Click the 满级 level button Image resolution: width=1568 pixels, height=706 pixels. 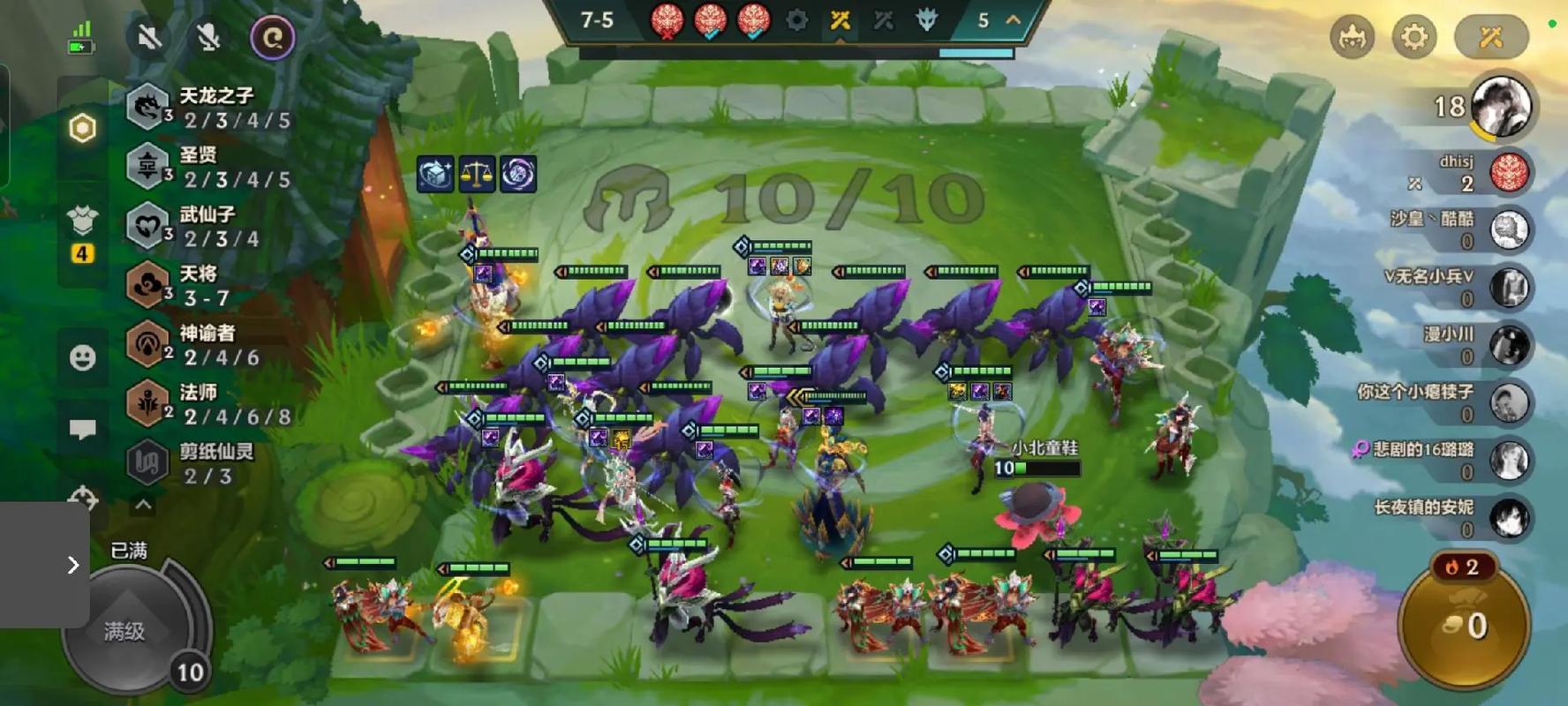pyautogui.click(x=125, y=630)
